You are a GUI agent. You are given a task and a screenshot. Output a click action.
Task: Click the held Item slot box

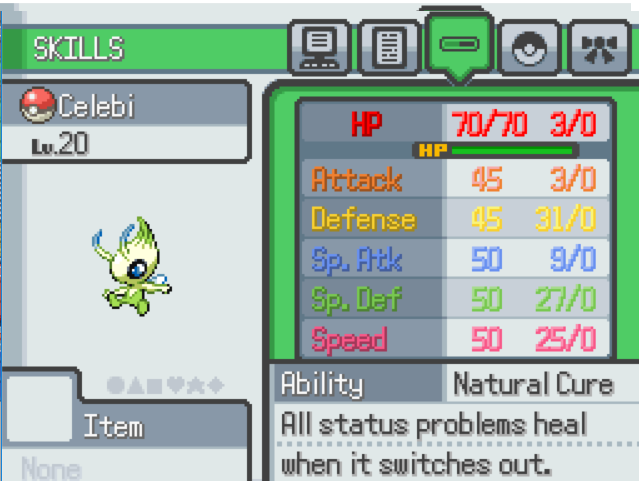point(38,409)
